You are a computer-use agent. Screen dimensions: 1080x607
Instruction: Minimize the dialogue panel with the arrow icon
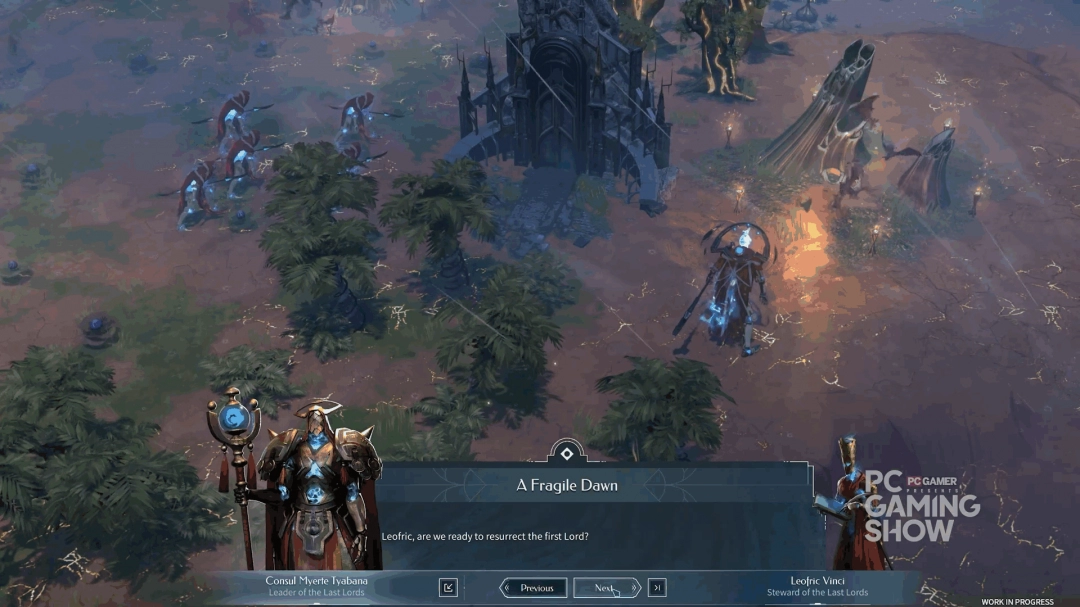pyautogui.click(x=448, y=588)
